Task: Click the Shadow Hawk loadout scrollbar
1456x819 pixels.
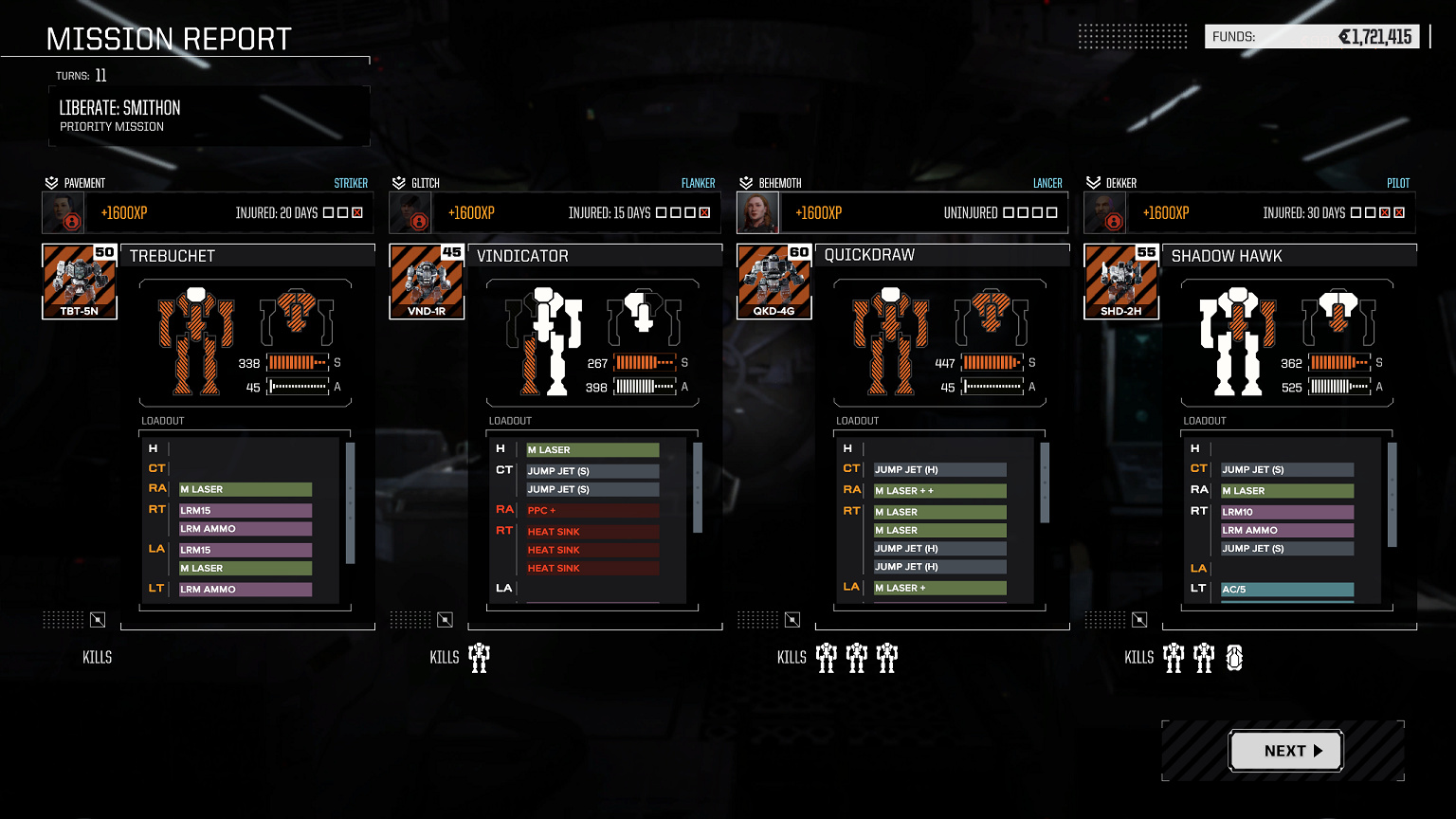Action: (1392, 495)
